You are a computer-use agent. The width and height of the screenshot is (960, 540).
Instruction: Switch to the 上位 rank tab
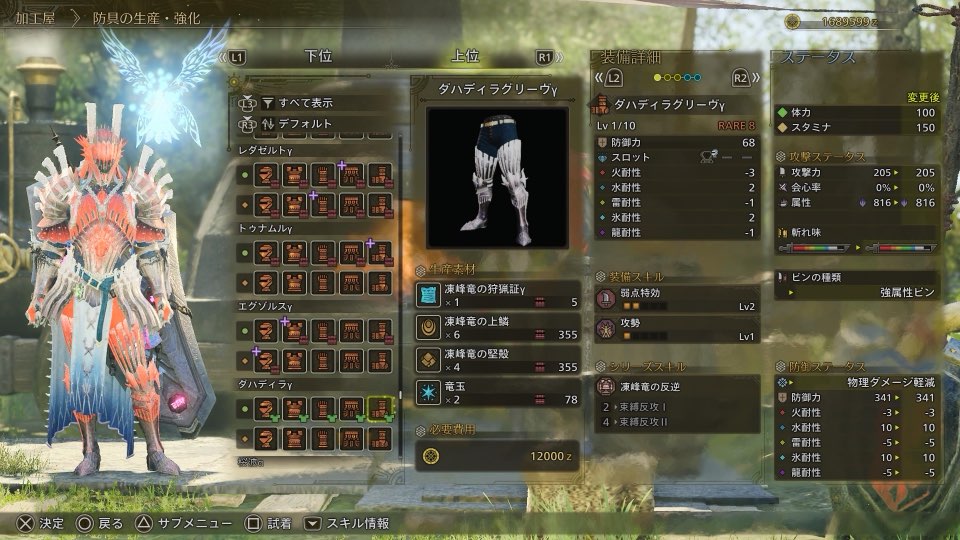click(465, 57)
